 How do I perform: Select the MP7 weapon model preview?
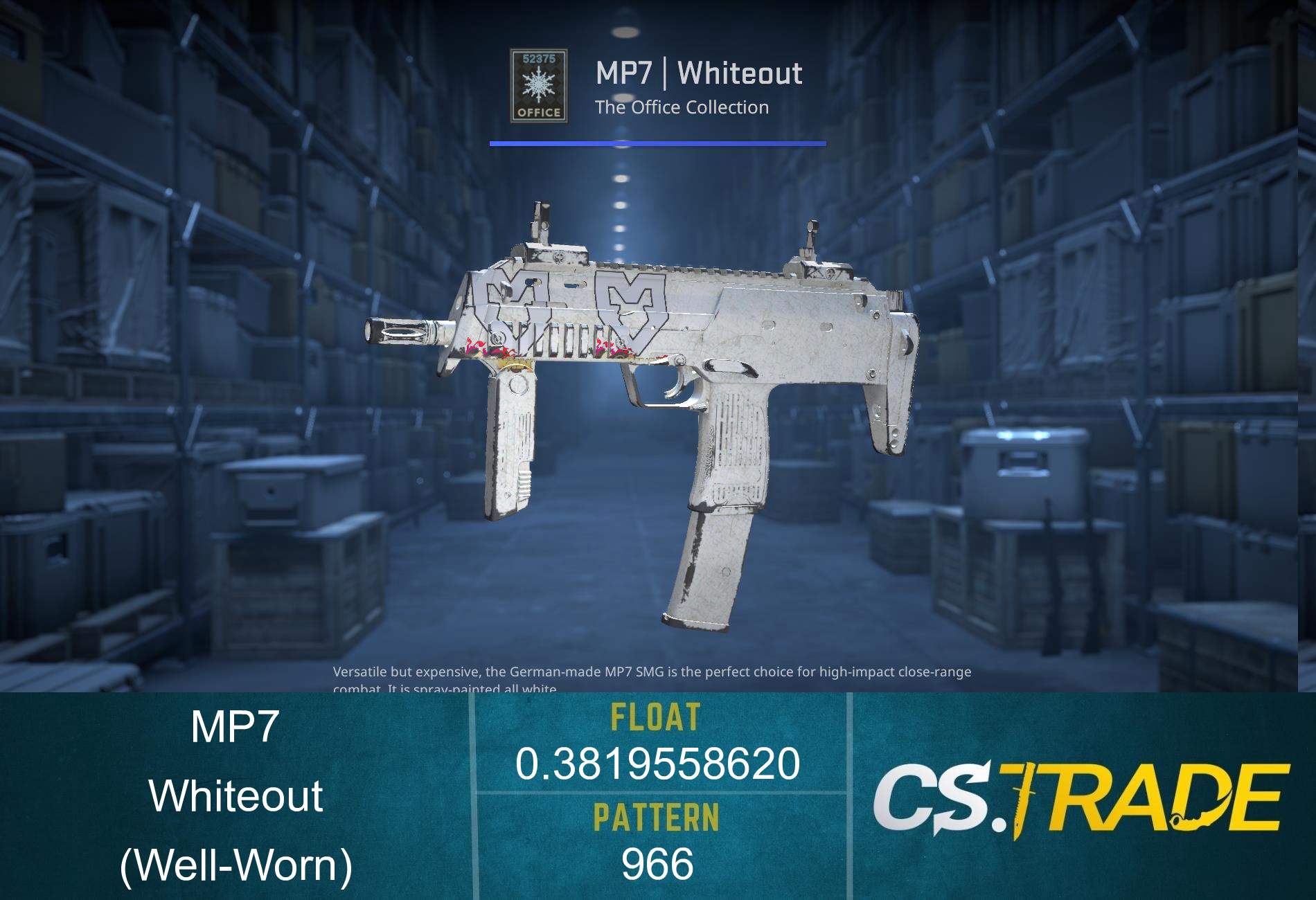(658, 381)
